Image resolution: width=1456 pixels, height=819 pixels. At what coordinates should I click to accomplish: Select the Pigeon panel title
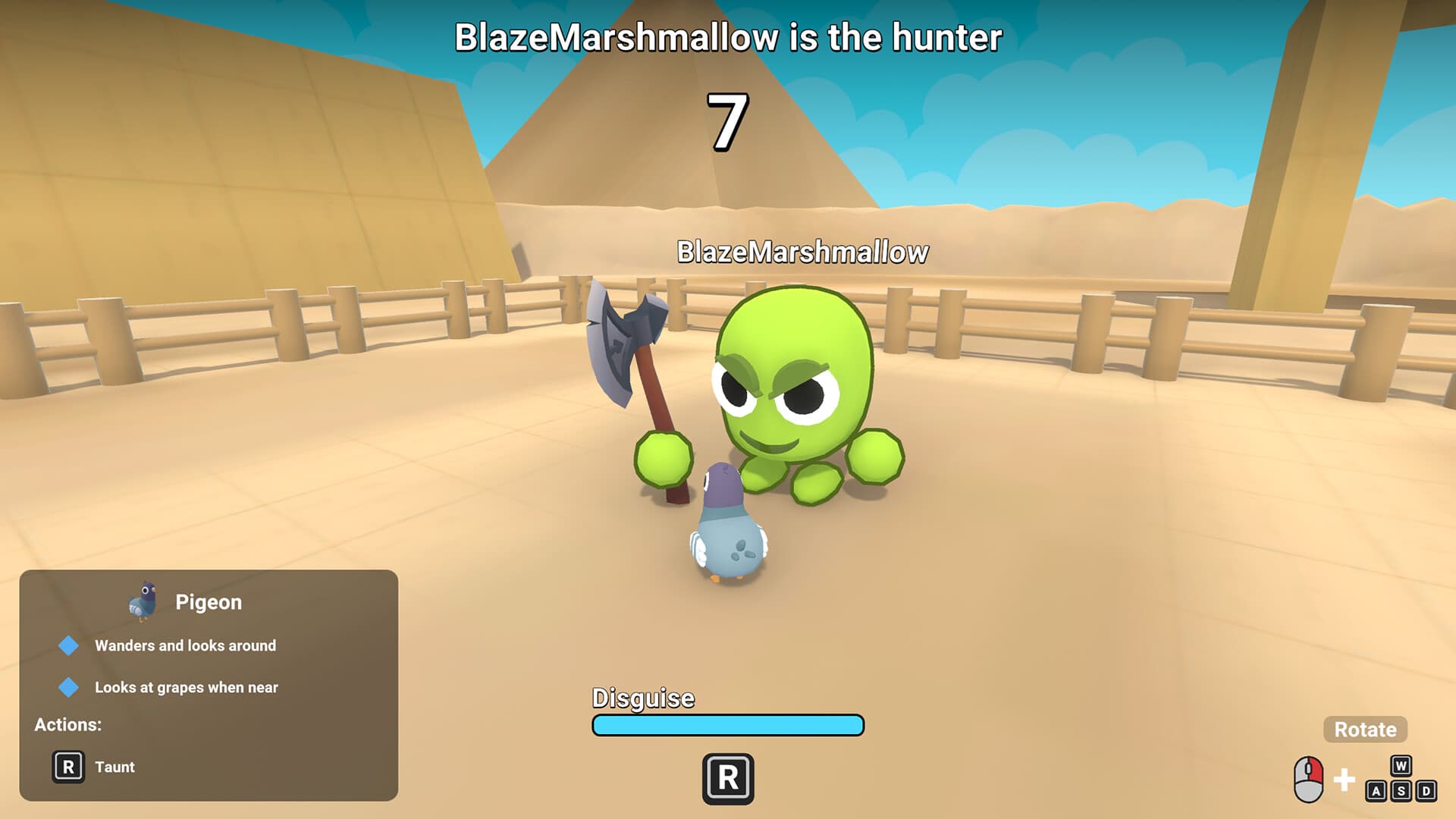[209, 601]
